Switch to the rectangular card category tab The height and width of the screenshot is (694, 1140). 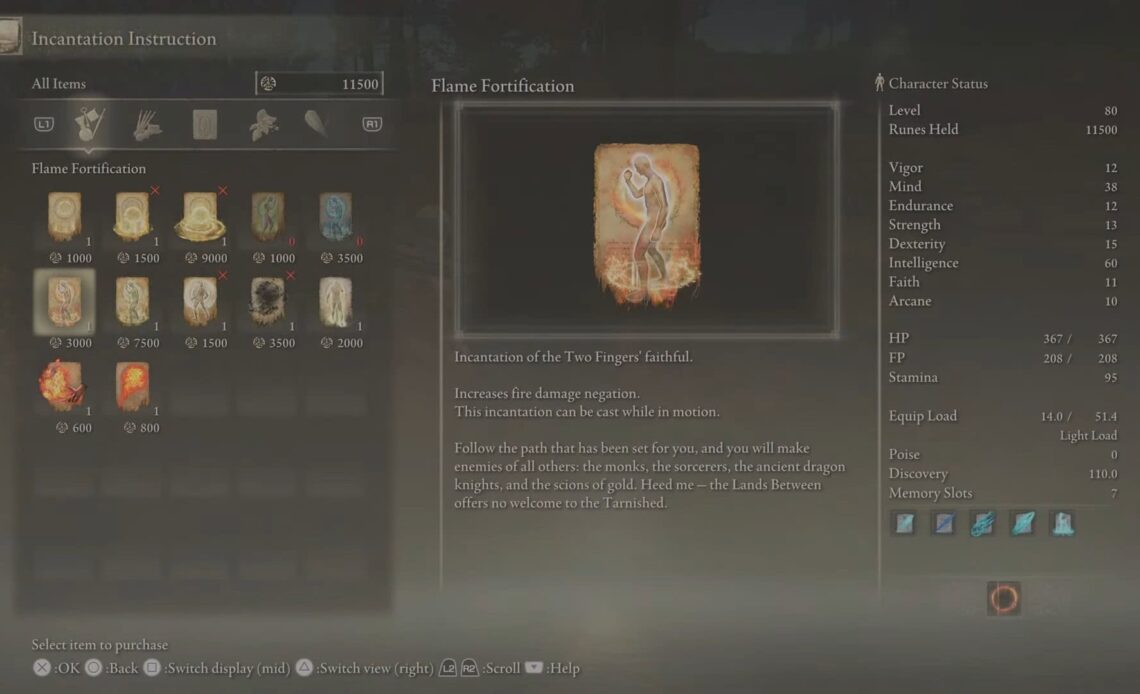point(205,124)
